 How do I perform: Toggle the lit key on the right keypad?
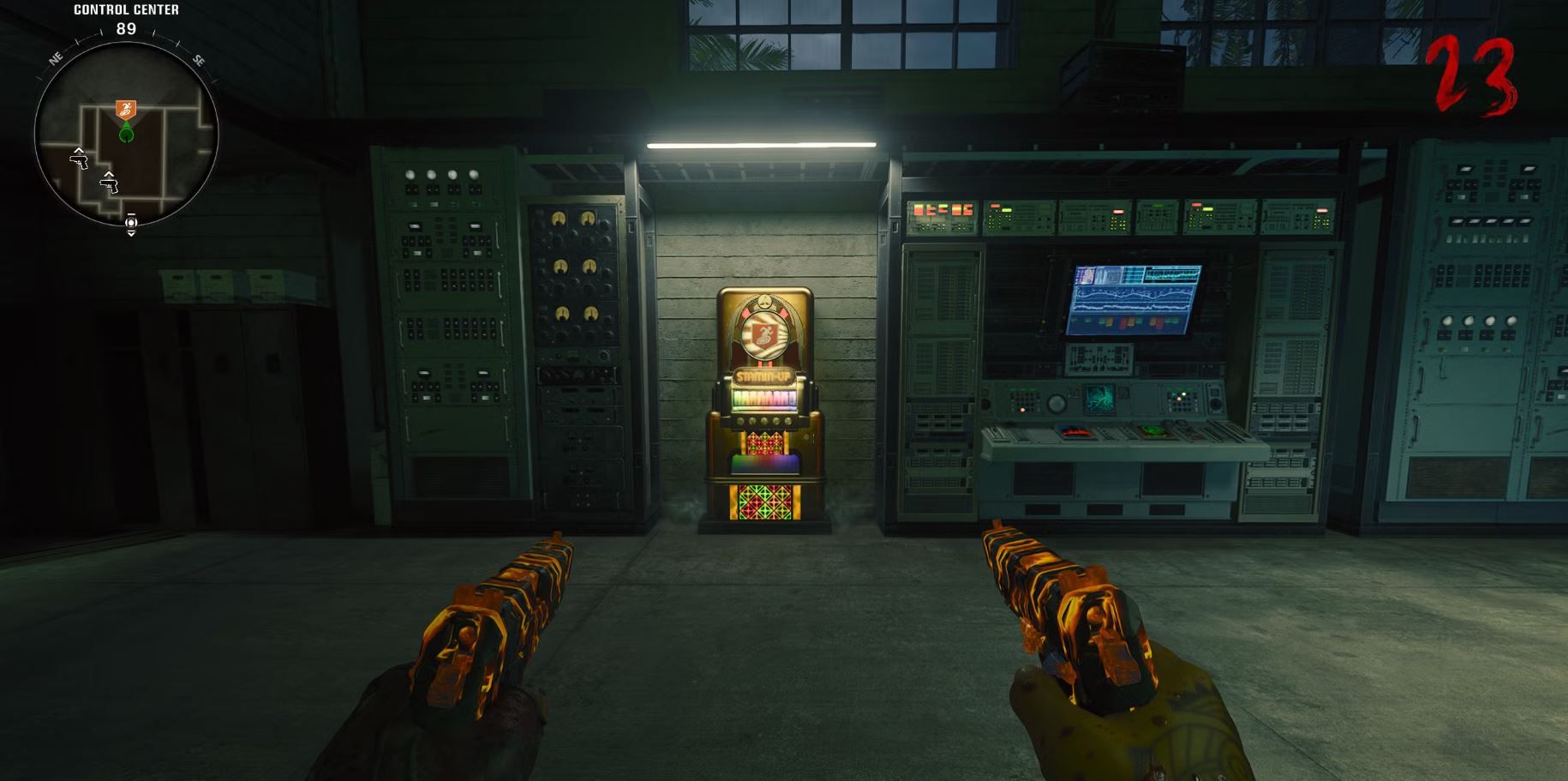(x=1183, y=394)
